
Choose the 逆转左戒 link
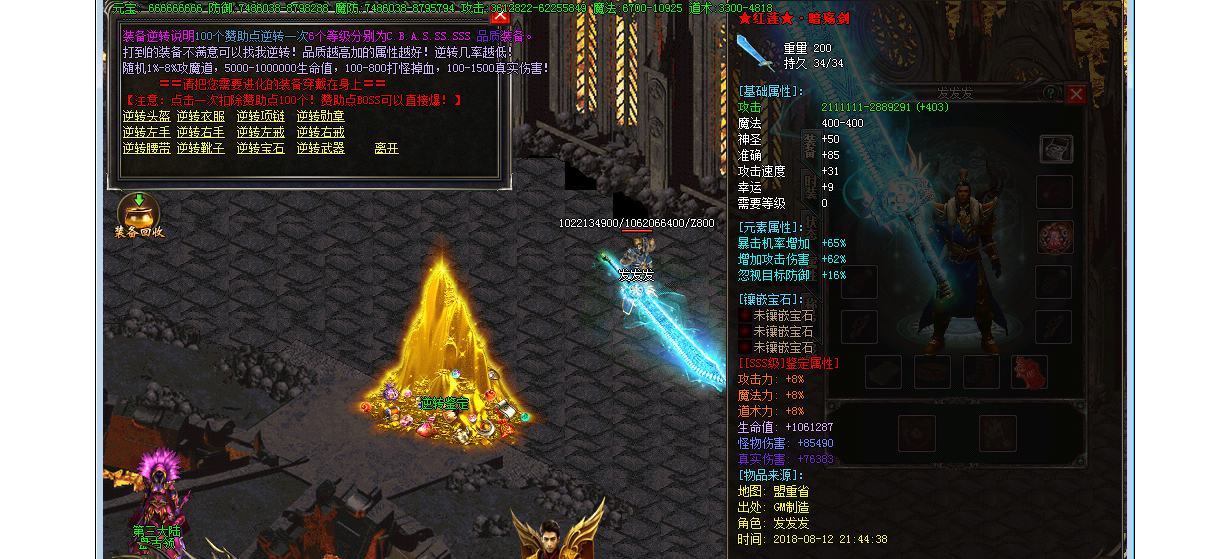(260, 132)
